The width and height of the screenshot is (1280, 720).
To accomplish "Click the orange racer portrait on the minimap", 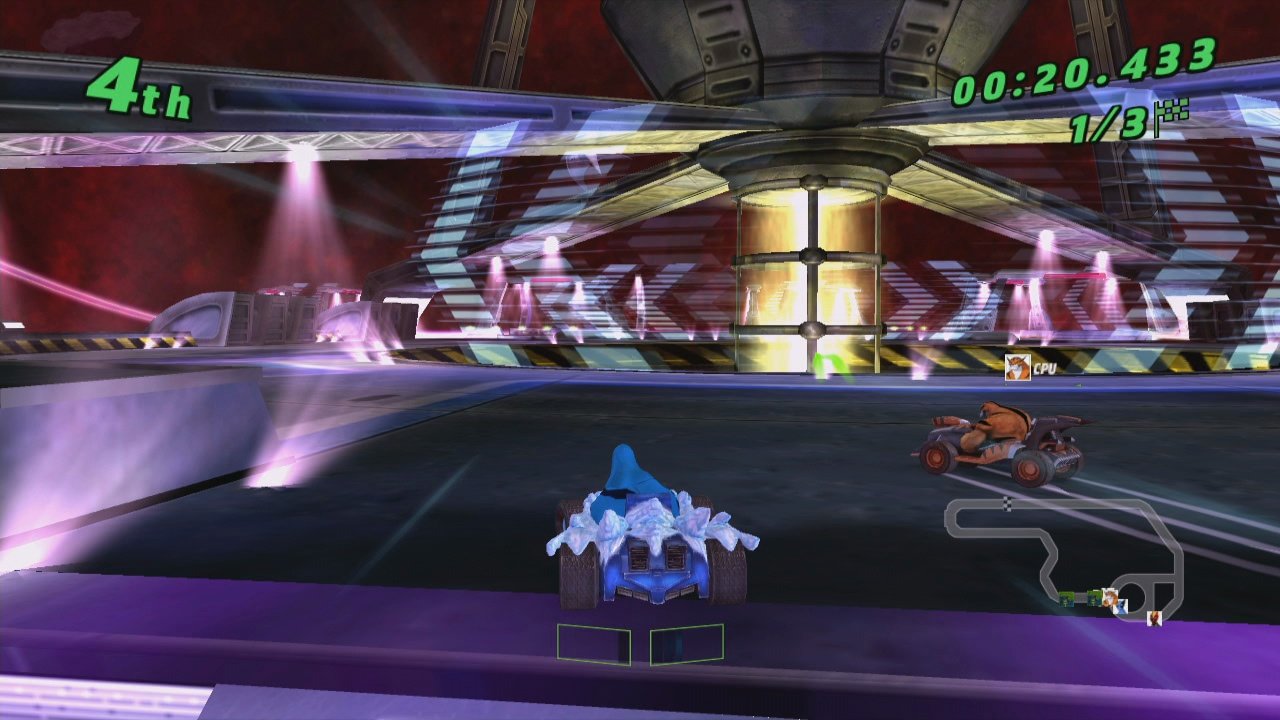I will pos(1110,597).
